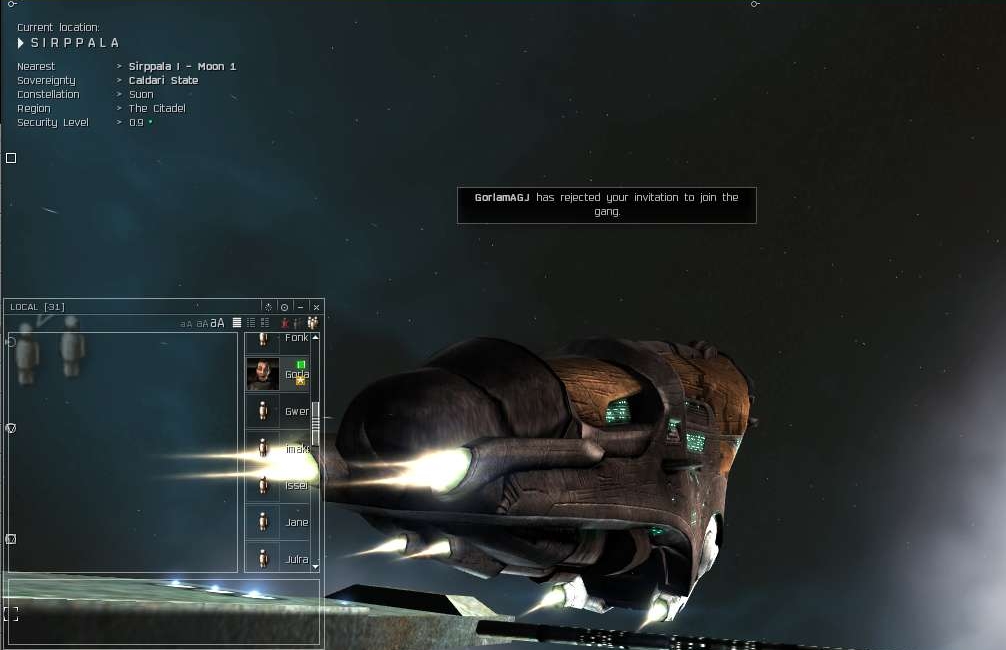Select GorlamAGJ's portrait in the member list

click(263, 374)
